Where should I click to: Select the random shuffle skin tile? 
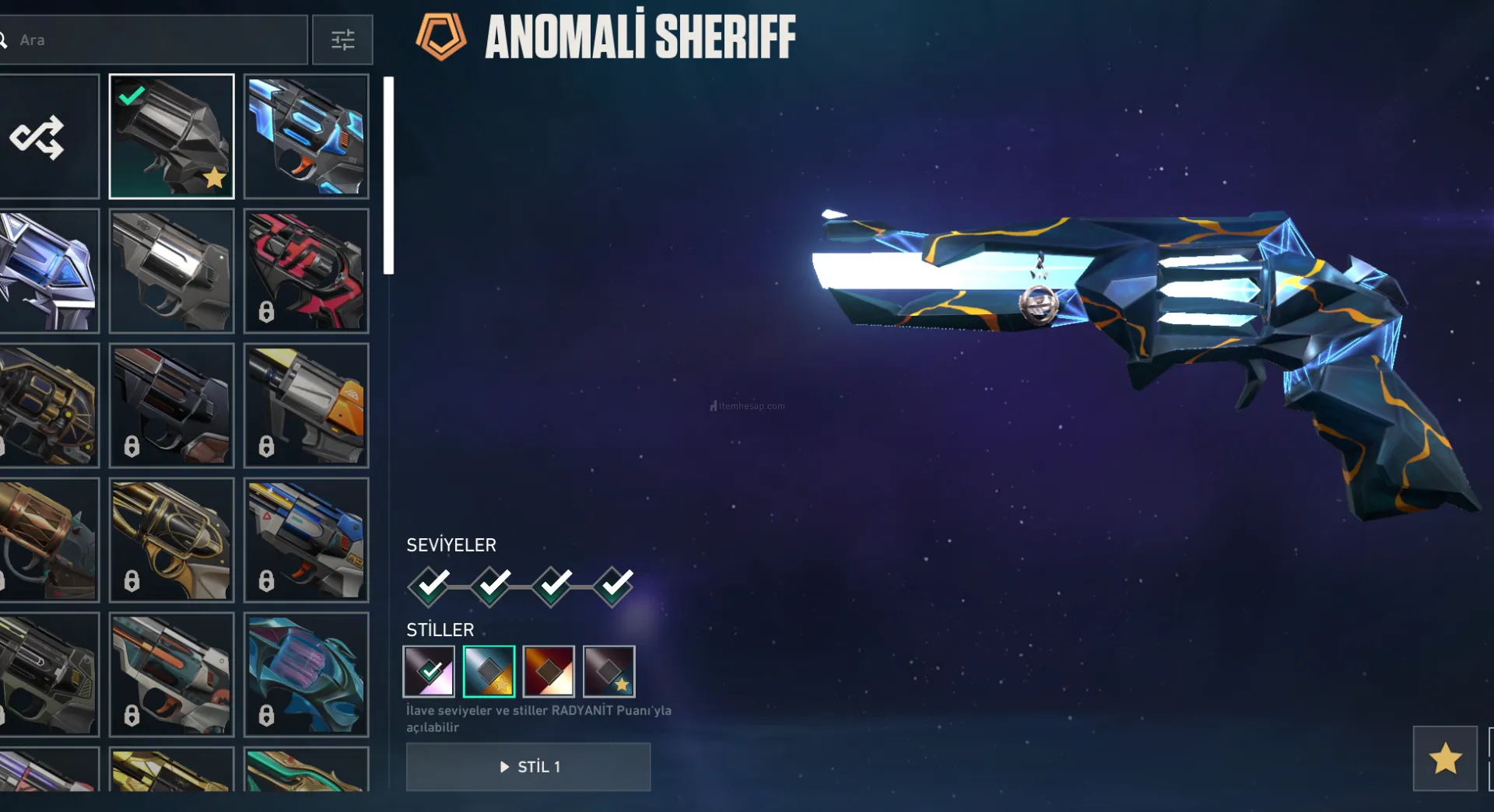coord(48,137)
